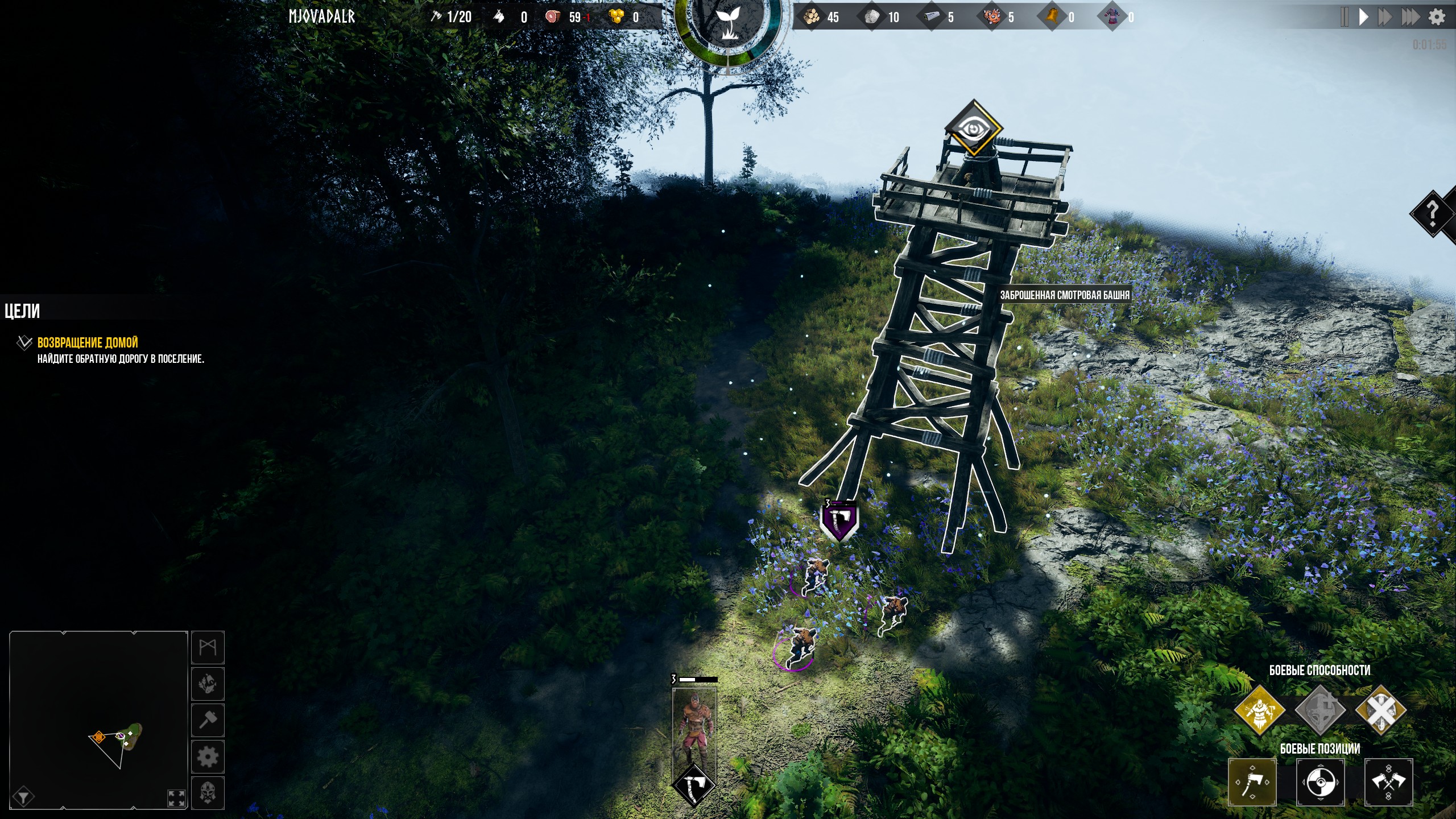Set game to normal play speed

point(1364,17)
